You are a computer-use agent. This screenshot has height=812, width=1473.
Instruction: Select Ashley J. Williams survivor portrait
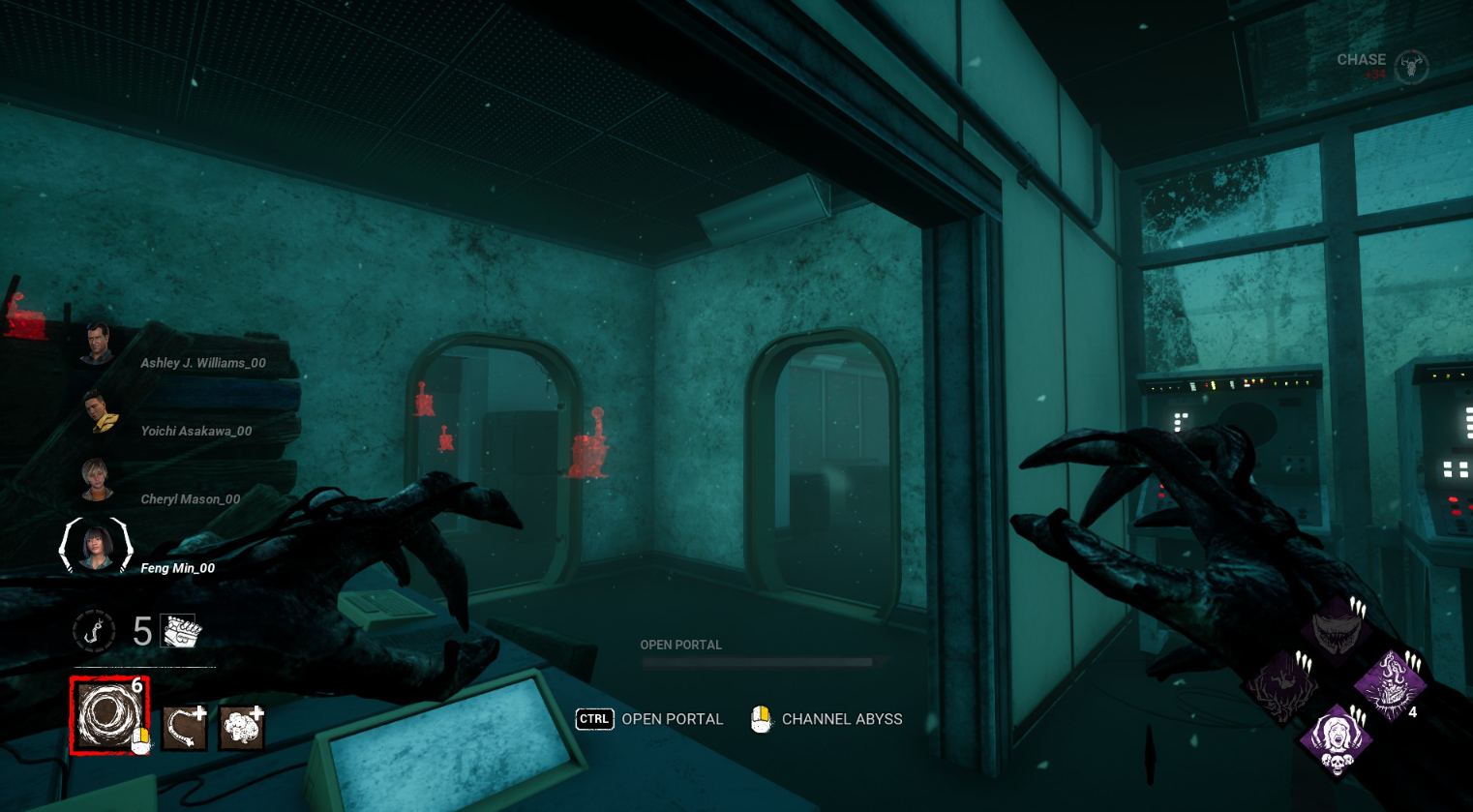[97, 345]
